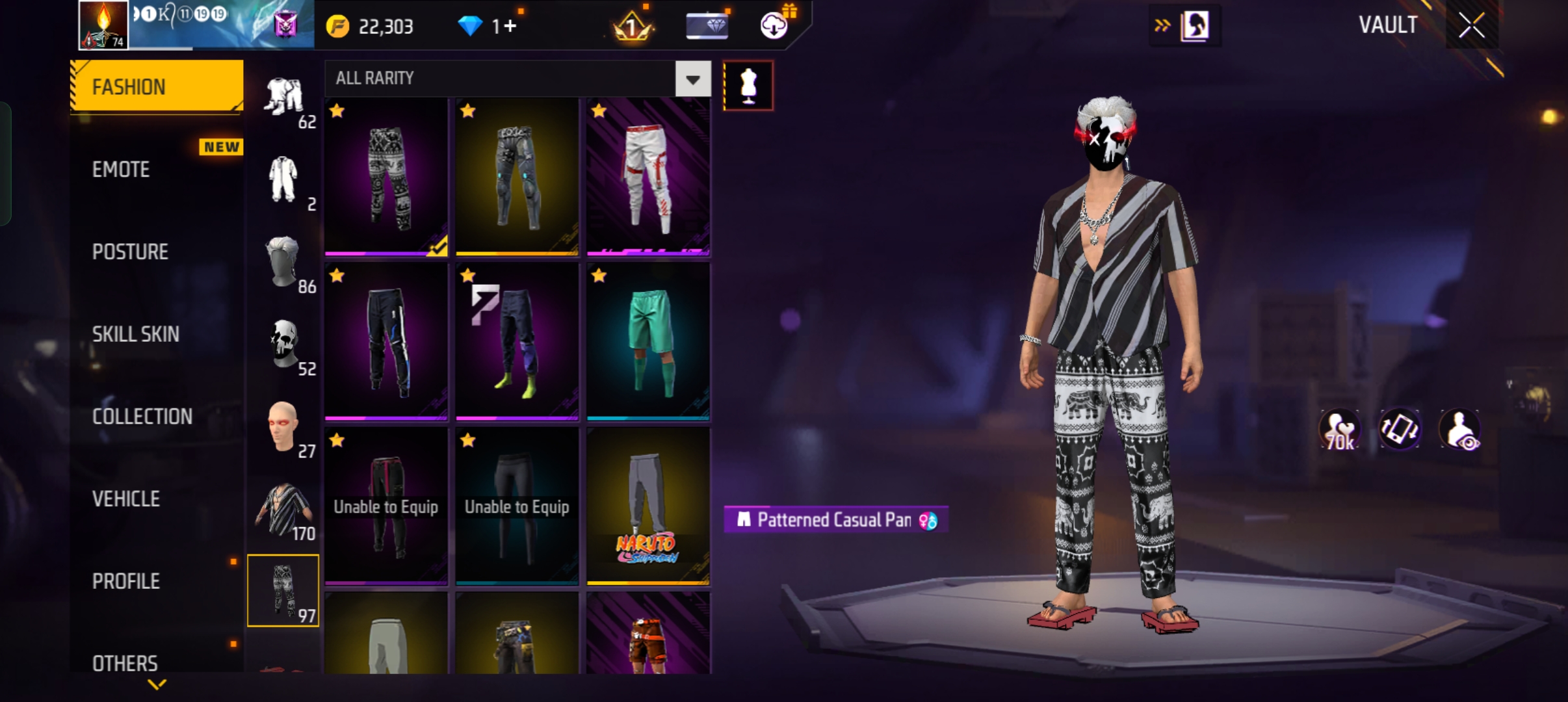The height and width of the screenshot is (702, 1568).
Task: Tap the phone rotation icon
Action: click(x=1400, y=430)
